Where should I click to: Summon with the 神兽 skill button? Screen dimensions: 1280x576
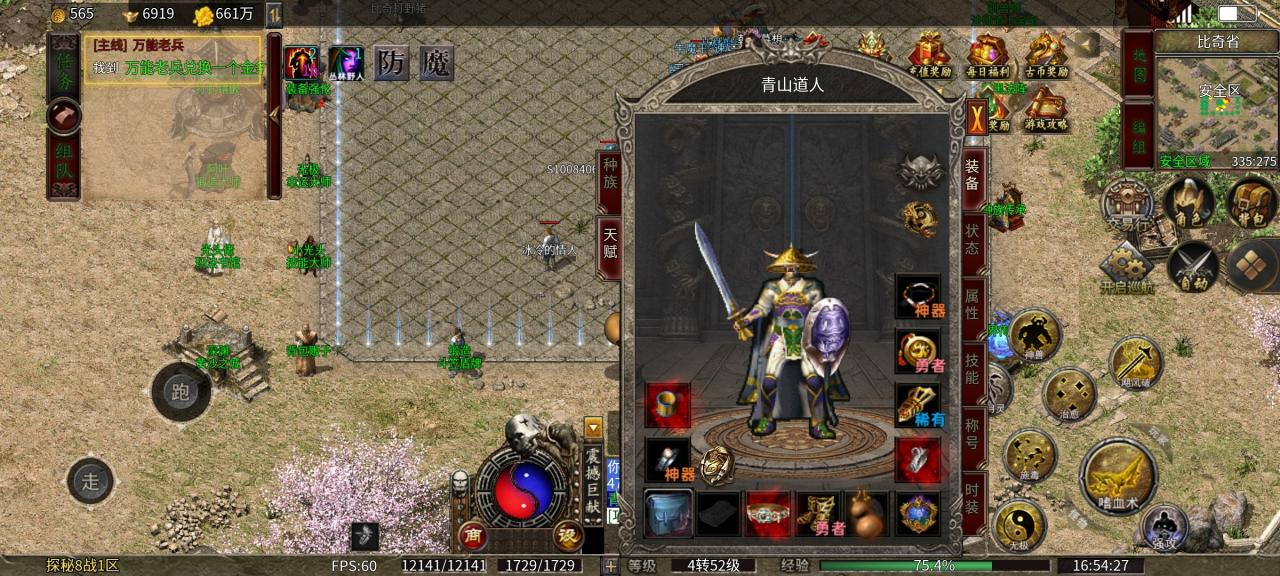point(1034,335)
